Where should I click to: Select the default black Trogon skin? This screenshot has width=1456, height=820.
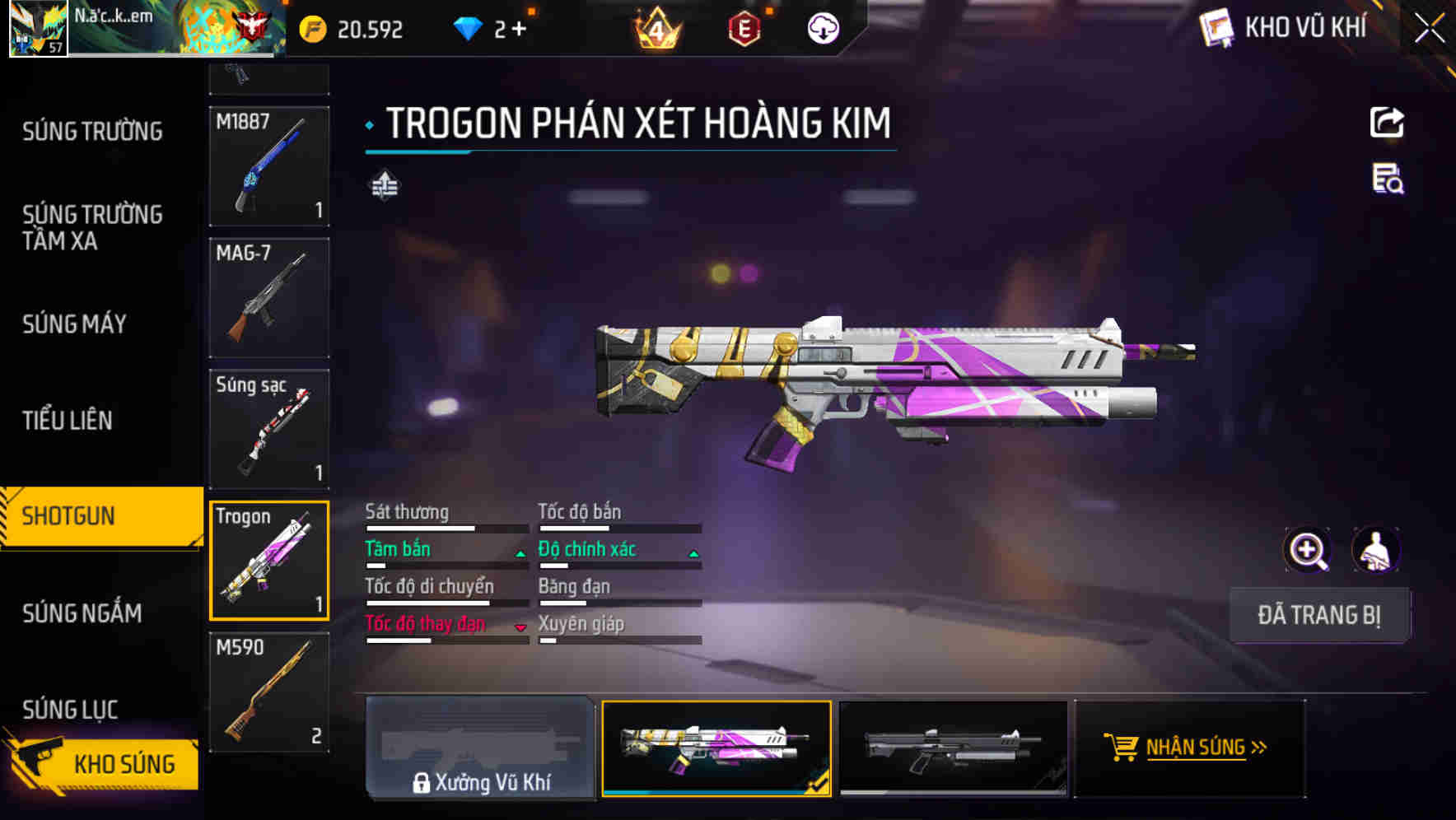(x=953, y=748)
